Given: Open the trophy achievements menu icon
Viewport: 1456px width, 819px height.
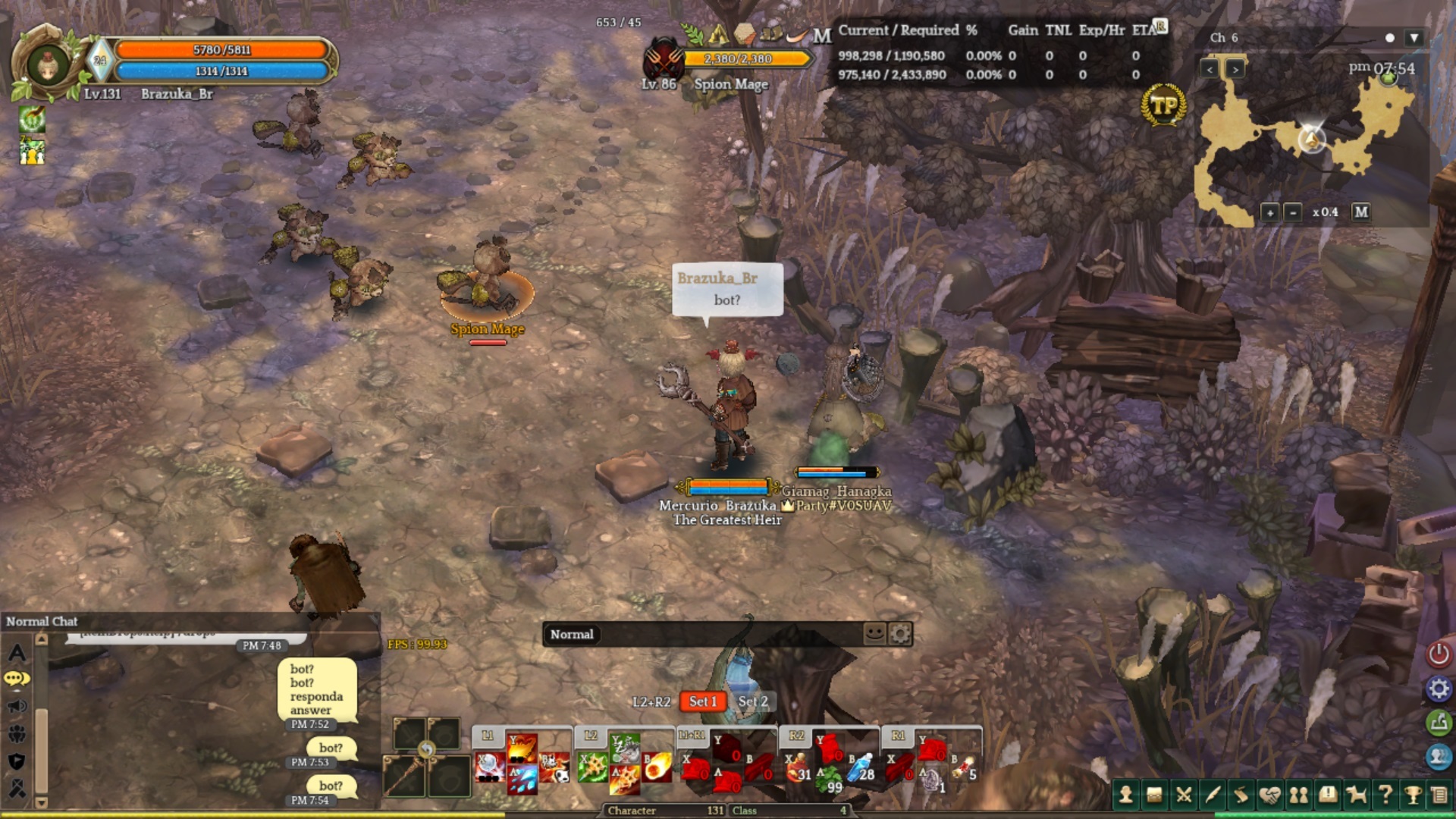Looking at the screenshot, I should click(1413, 794).
